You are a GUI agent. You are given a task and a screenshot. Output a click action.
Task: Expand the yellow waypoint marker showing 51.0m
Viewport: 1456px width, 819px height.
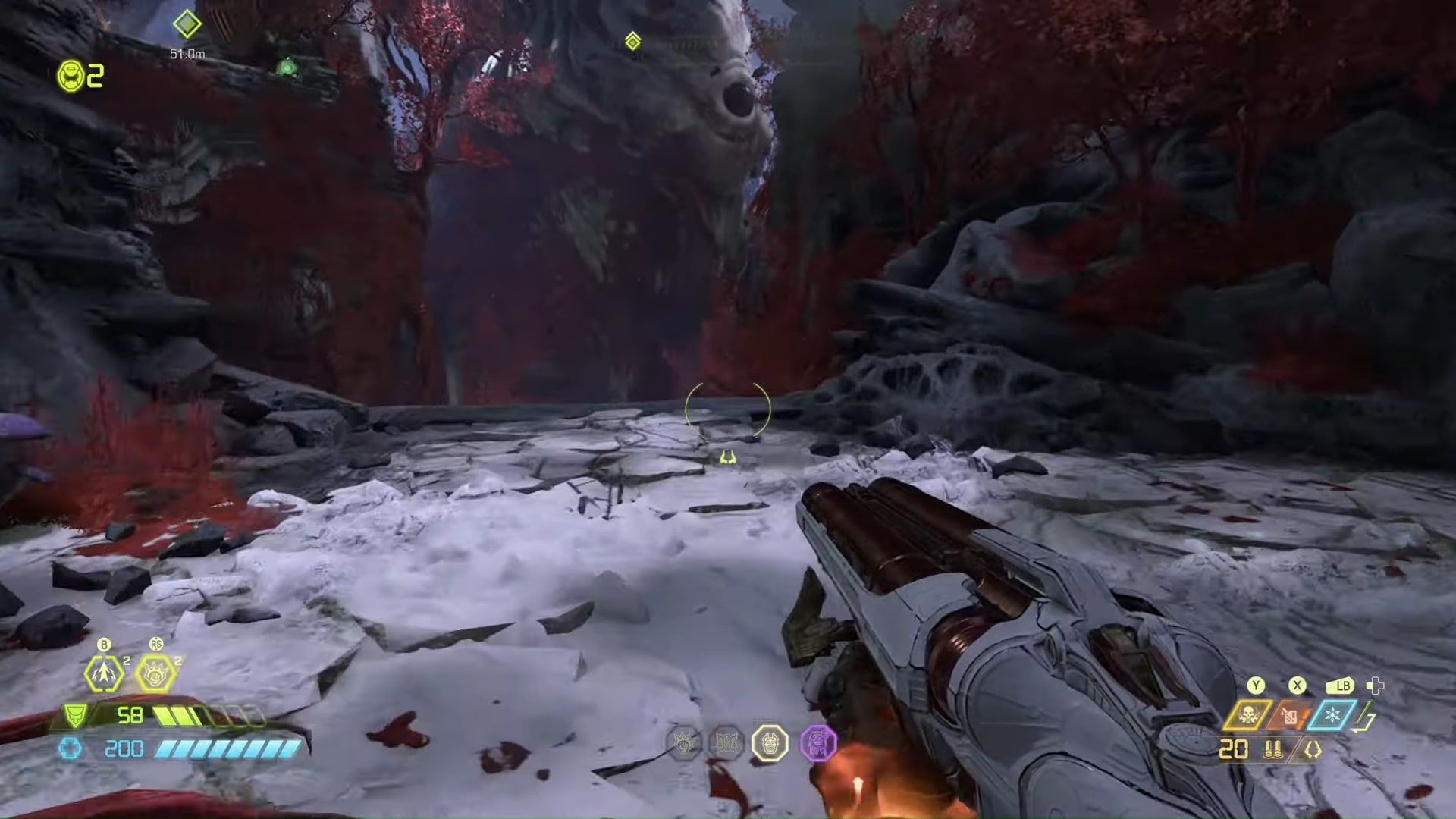tap(187, 25)
